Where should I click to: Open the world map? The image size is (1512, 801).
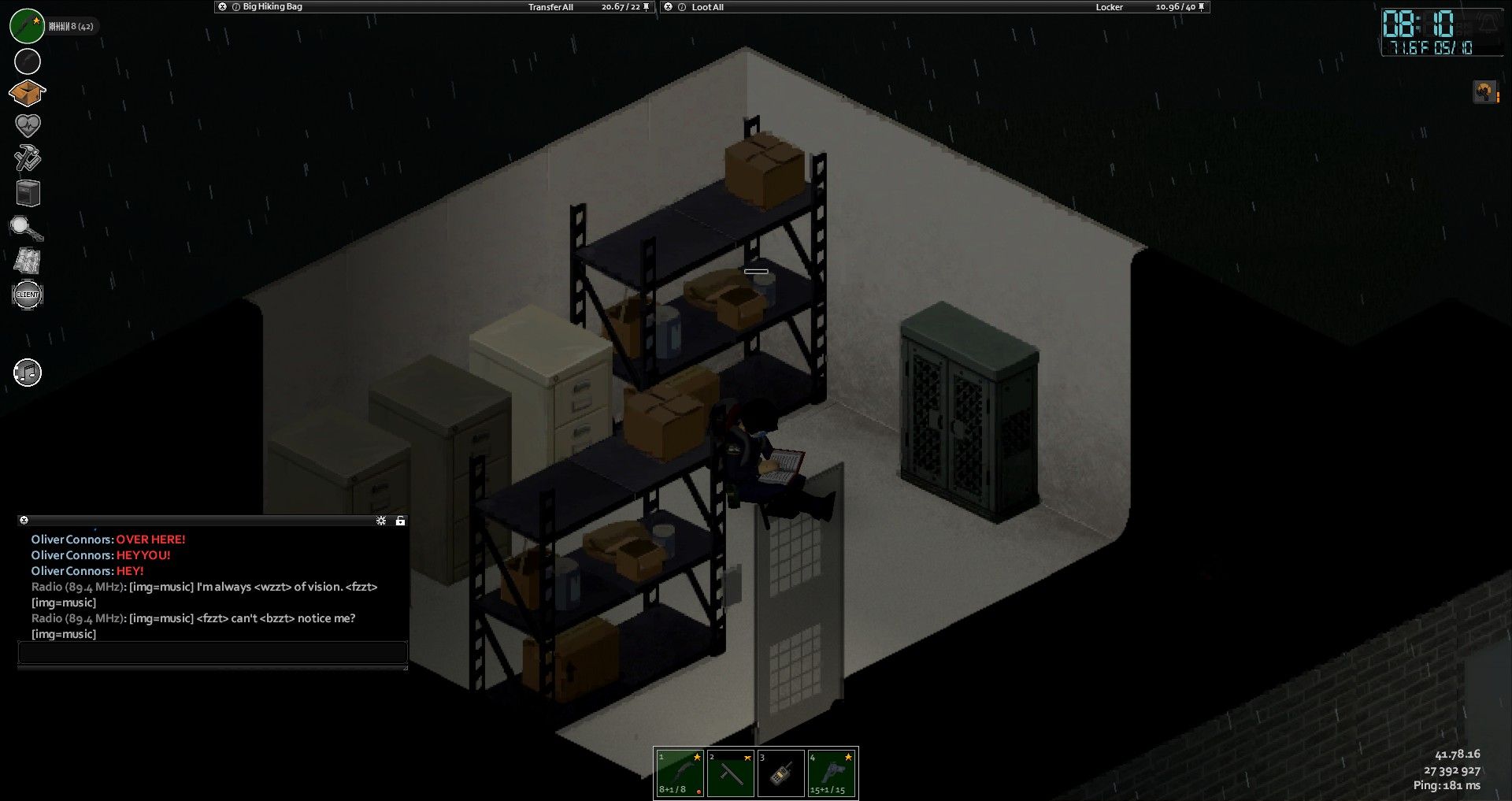28,261
